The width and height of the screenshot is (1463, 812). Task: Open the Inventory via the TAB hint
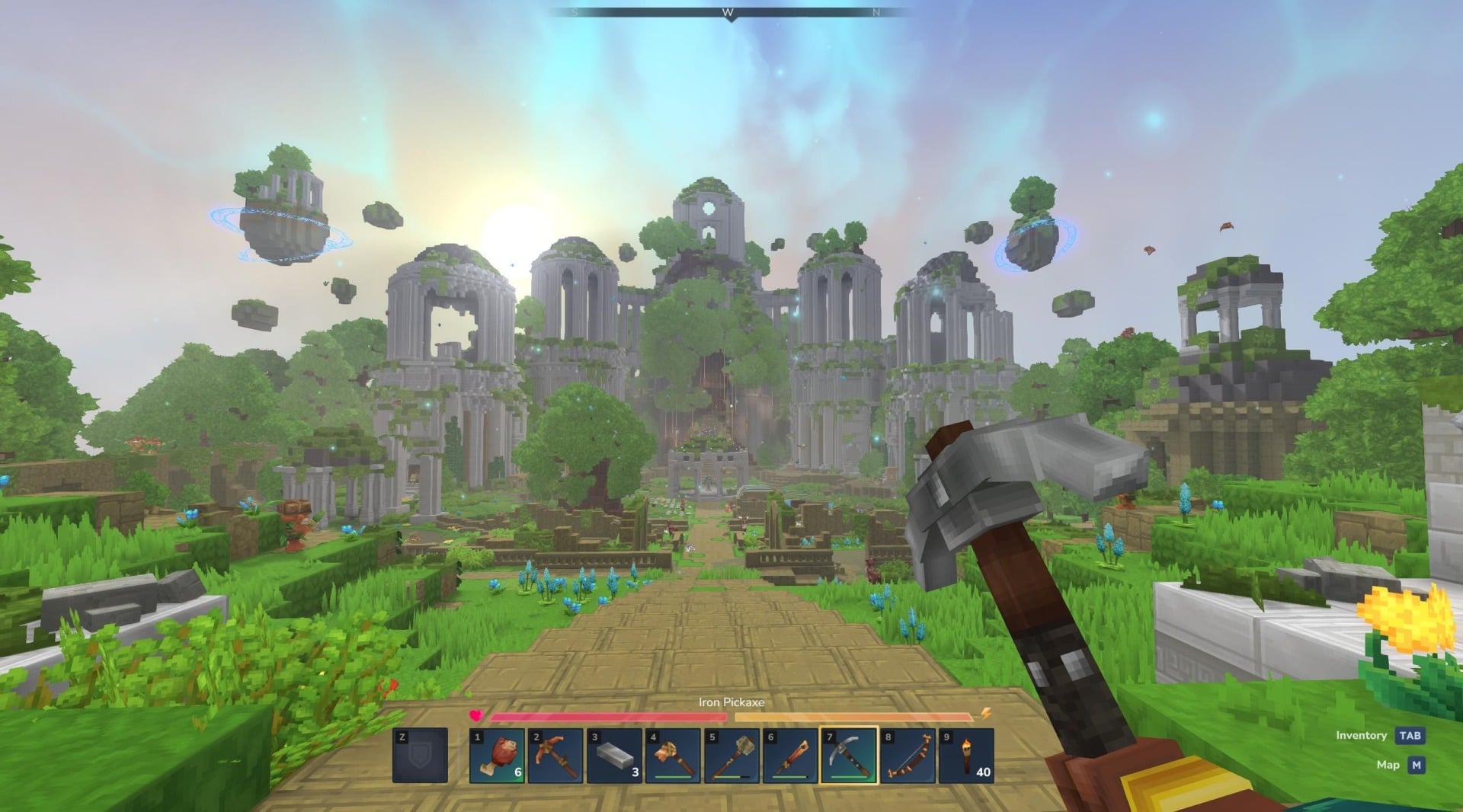tap(1412, 735)
